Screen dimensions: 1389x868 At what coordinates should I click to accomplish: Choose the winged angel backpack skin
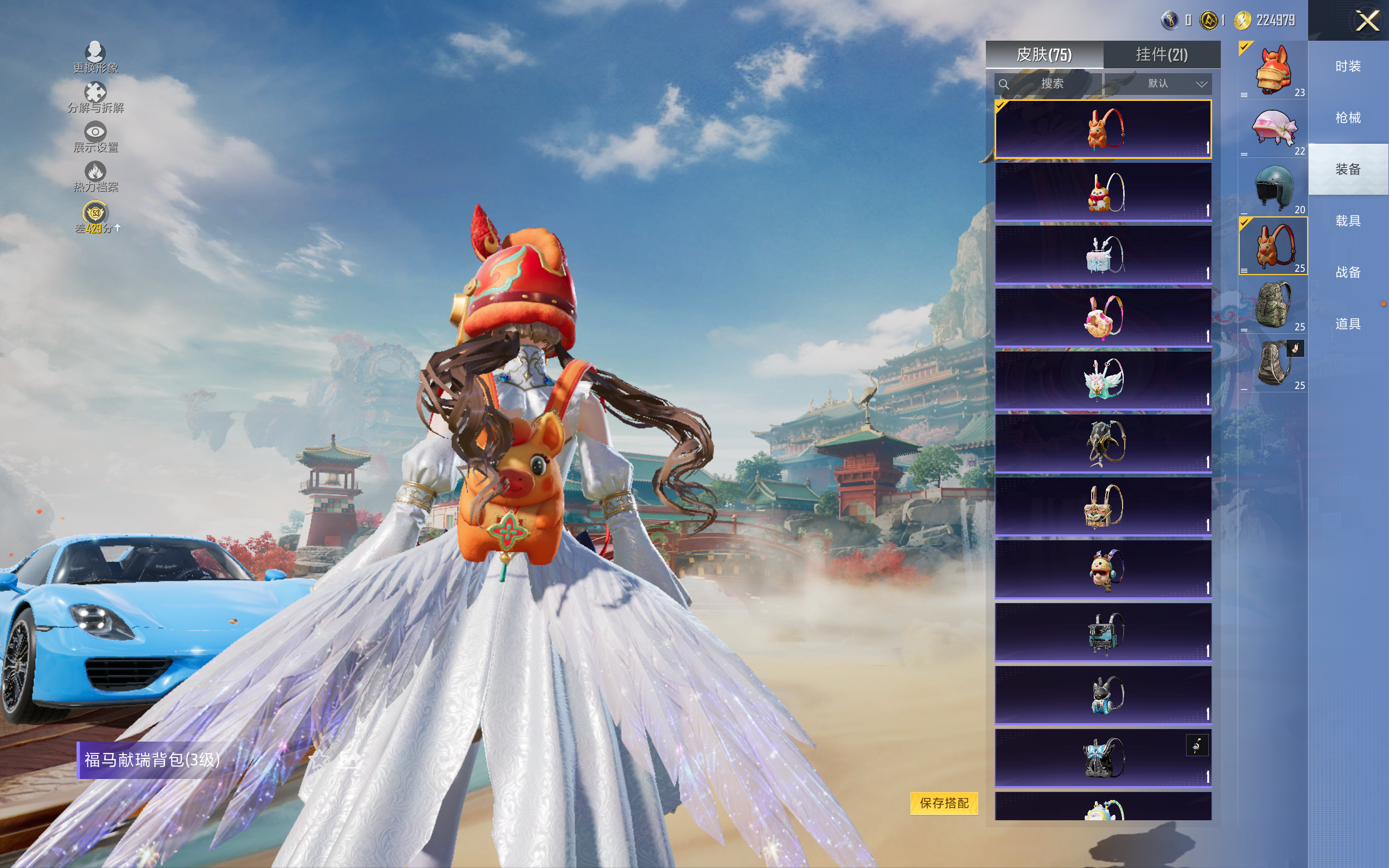coord(1103,380)
